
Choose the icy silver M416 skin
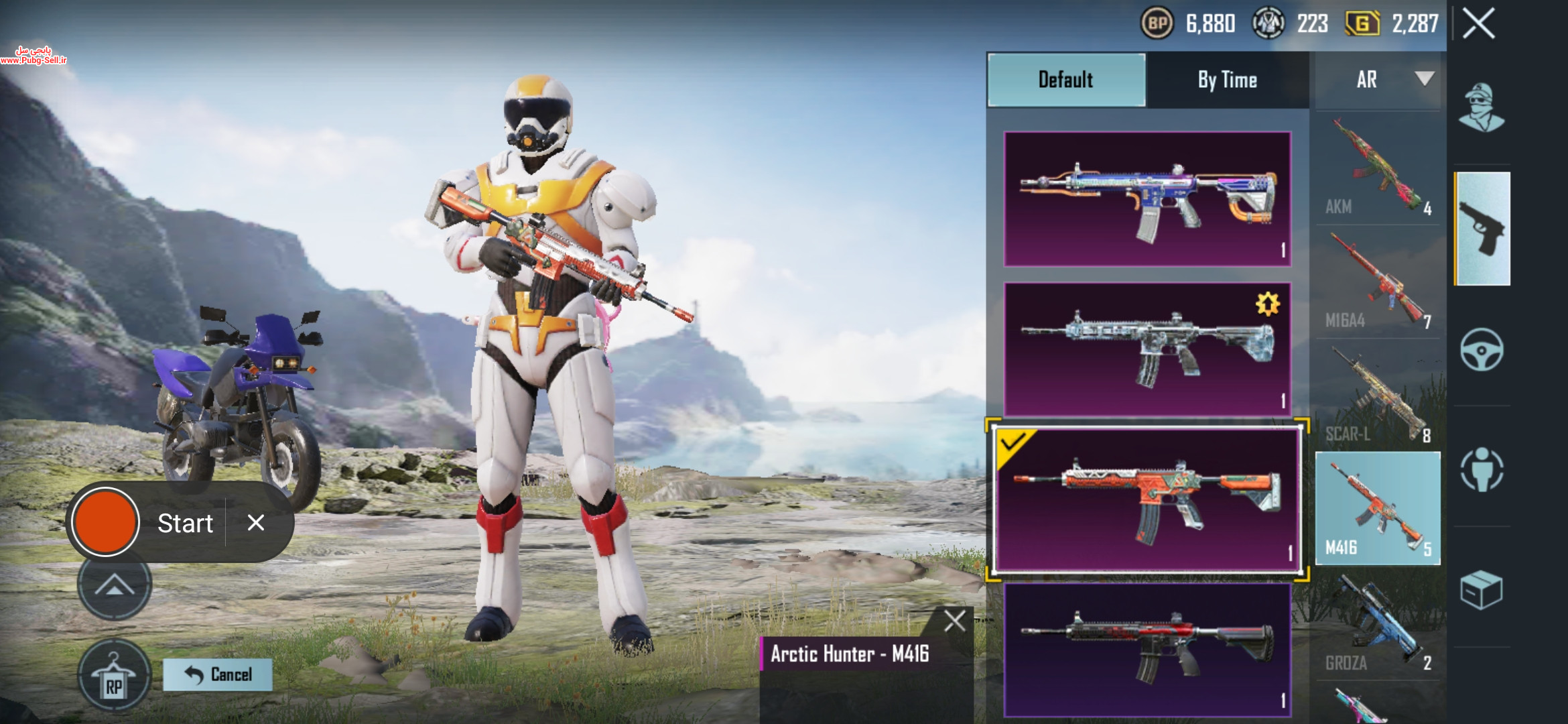point(1147,349)
